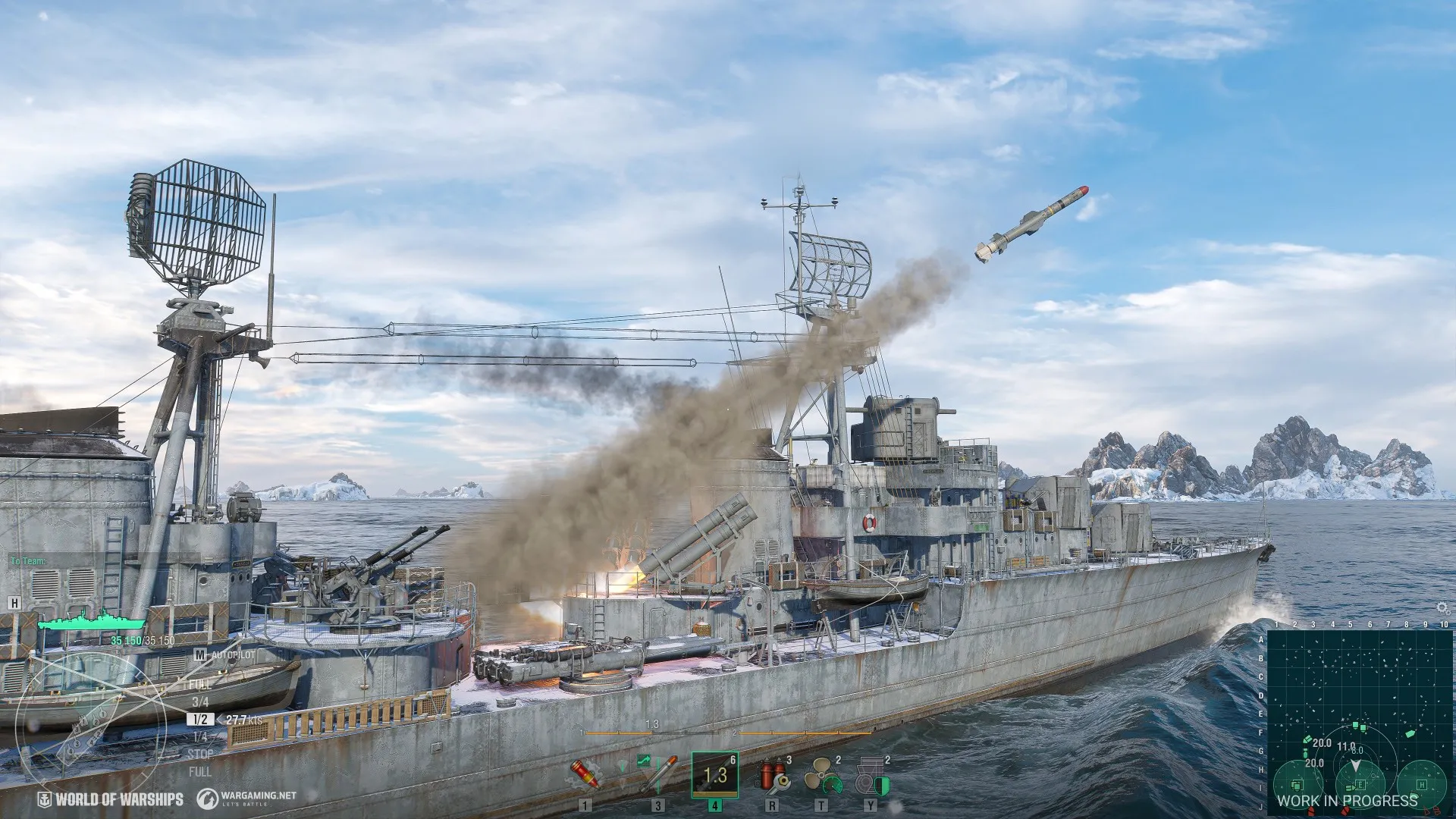Viewport: 1456px width, 819px height.
Task: Set the engine telegraph to 1/4 speed
Action: point(200,737)
